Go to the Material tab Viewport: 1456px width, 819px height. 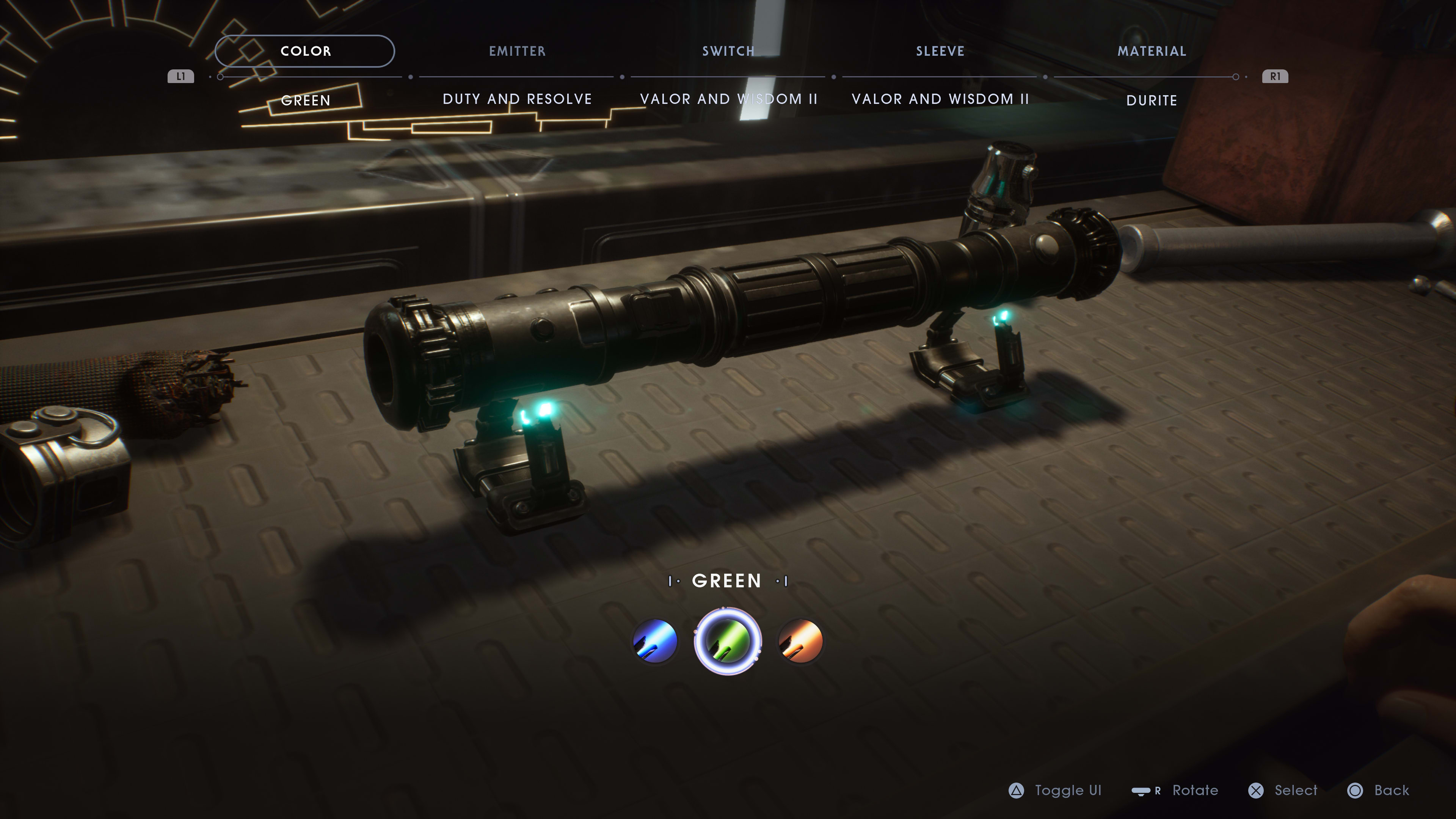pos(1152,52)
